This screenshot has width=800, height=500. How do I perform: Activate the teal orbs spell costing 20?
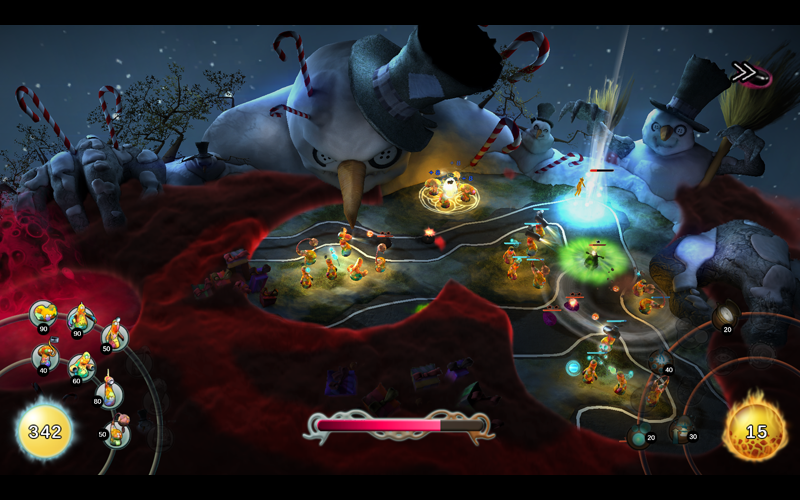click(640, 435)
